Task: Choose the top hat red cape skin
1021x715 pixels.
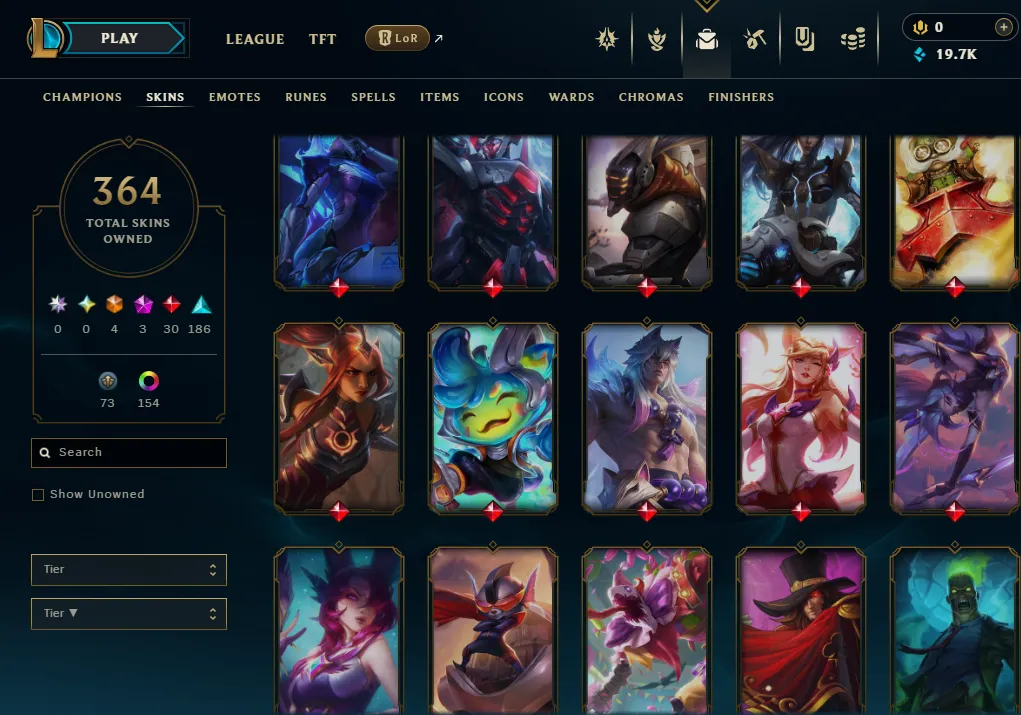Action: click(801, 630)
